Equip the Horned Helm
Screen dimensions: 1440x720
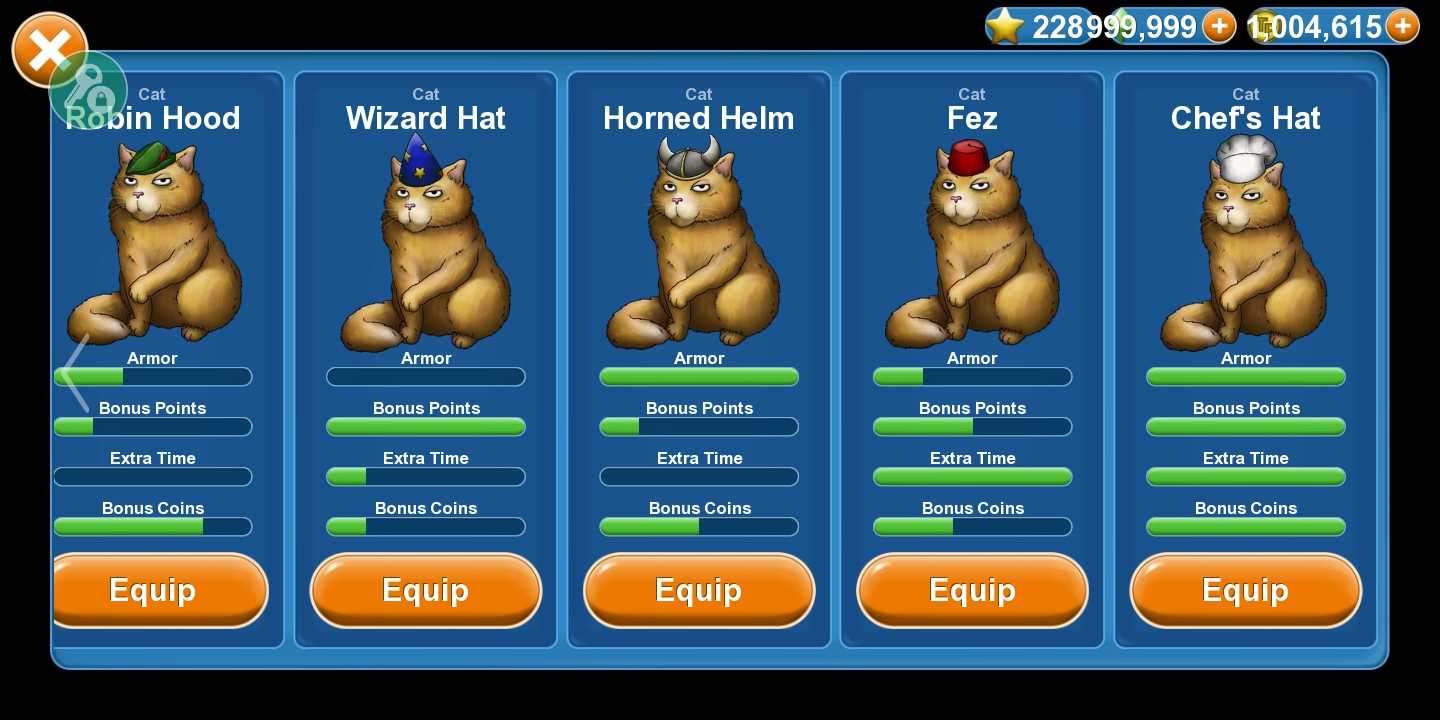tap(699, 590)
